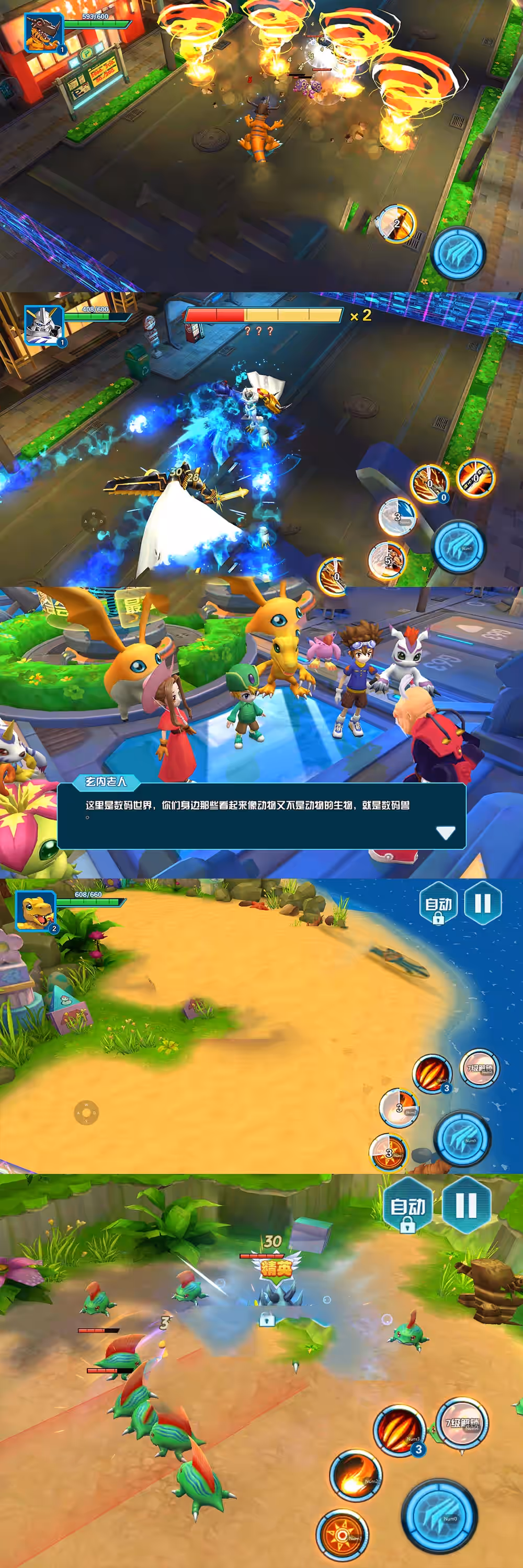Choose the Agumon portrait showing 608/660 HP
The width and height of the screenshot is (523, 1568).
(36, 910)
